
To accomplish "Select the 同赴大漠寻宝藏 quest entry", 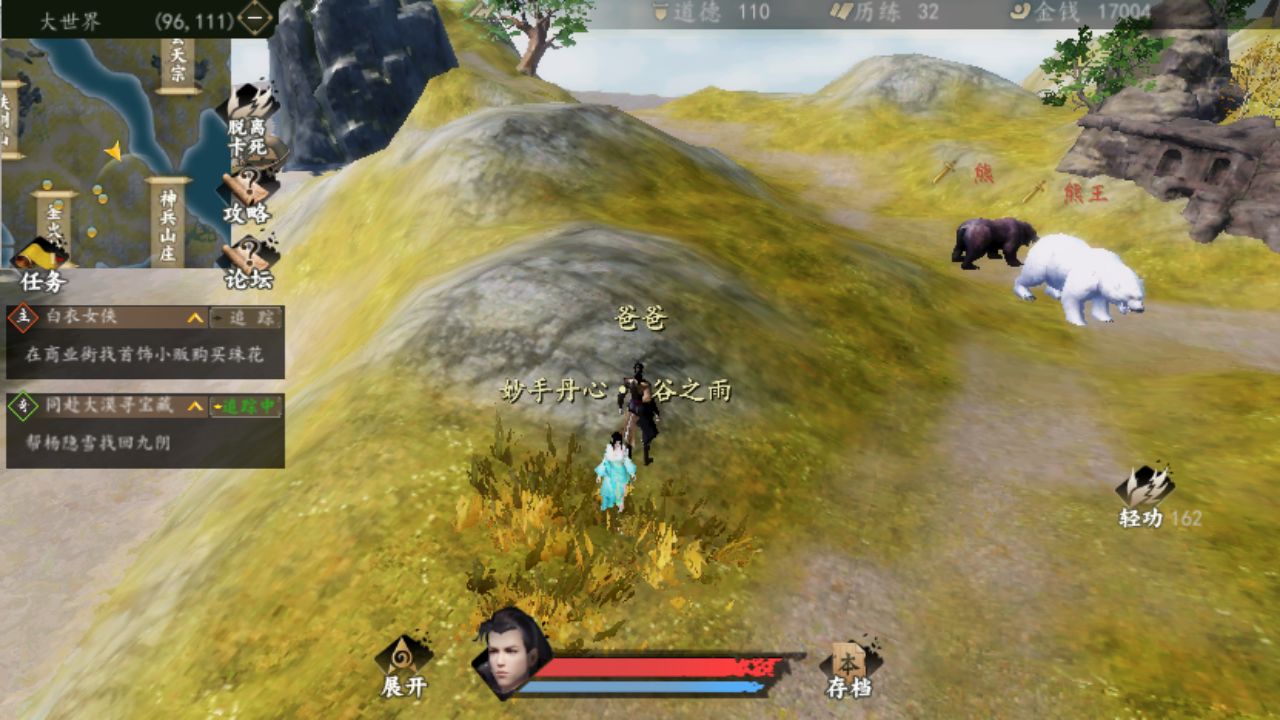I will tap(105, 406).
